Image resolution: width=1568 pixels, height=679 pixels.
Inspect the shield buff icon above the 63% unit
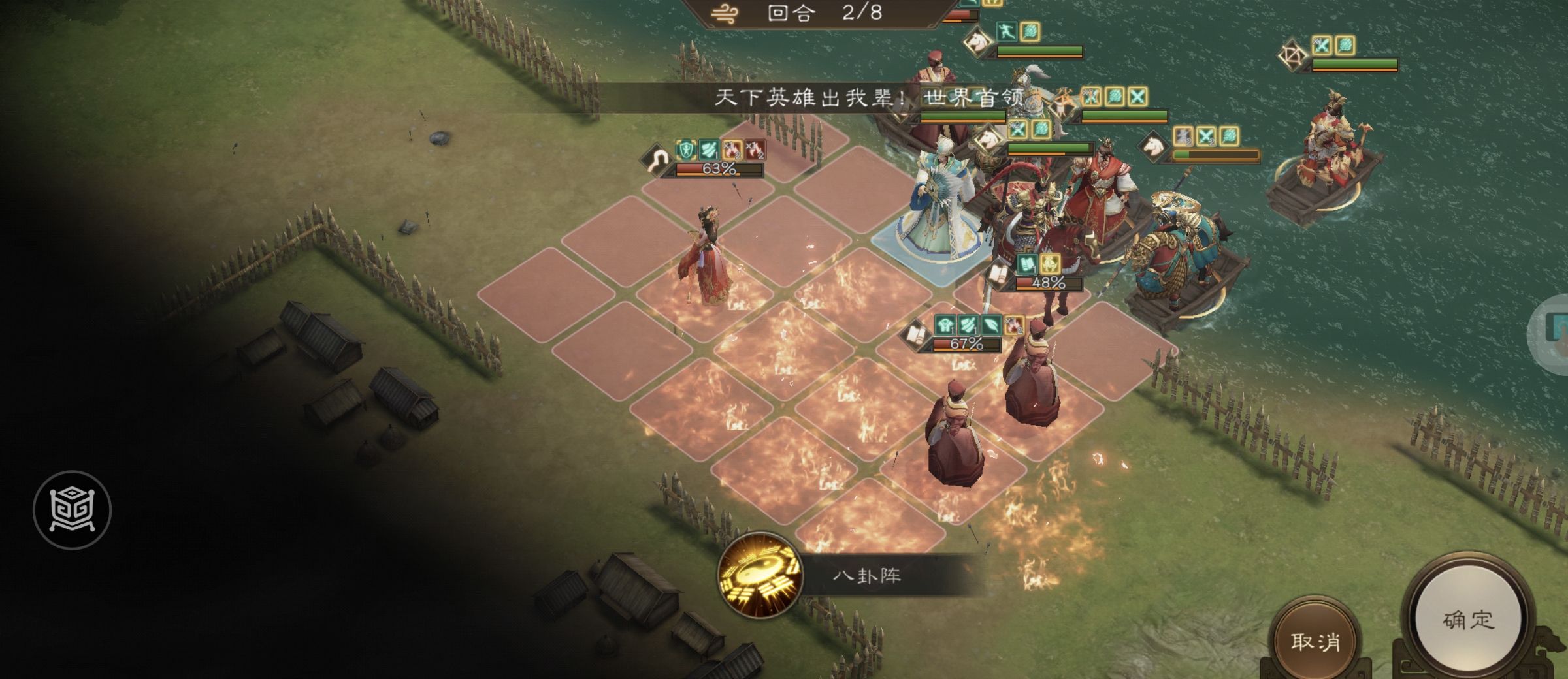pos(686,149)
